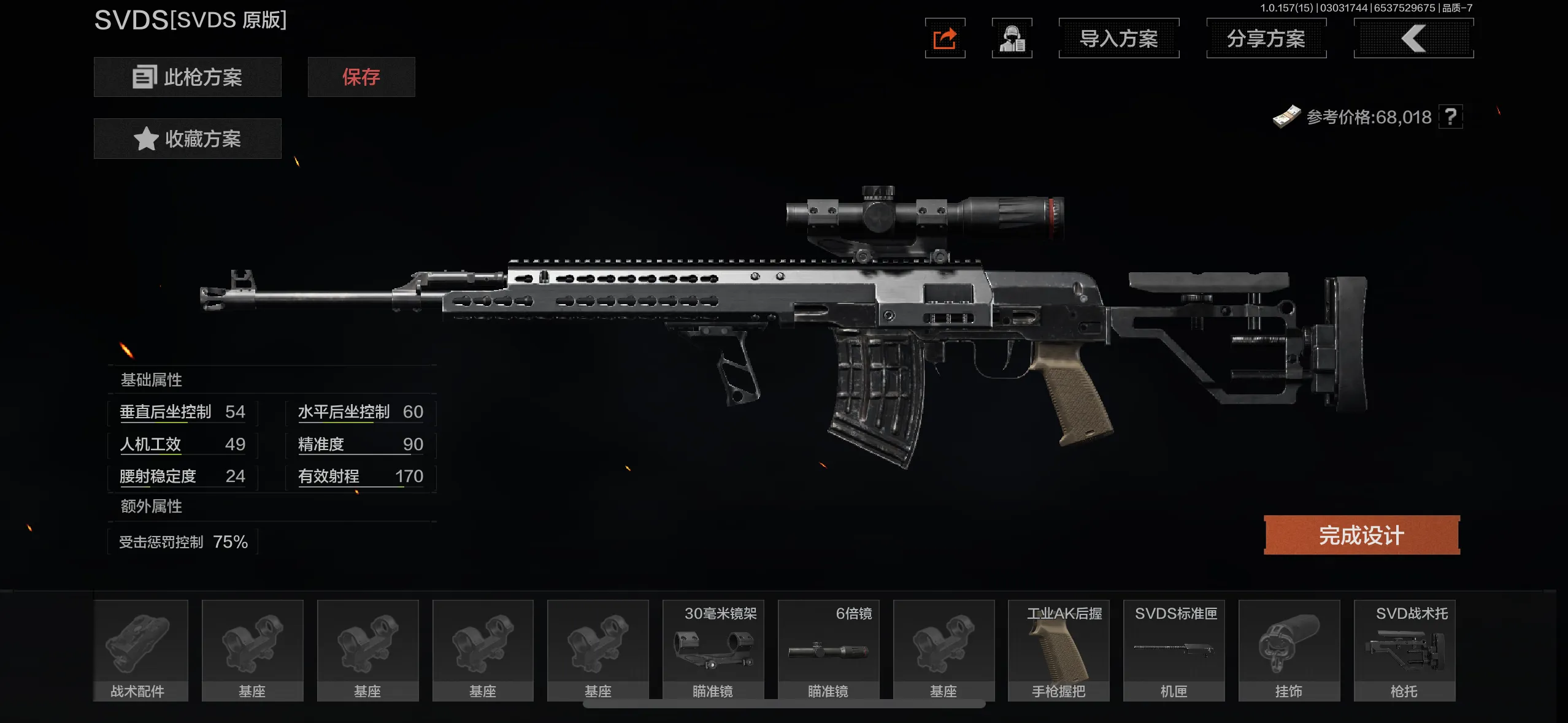The image size is (1568, 723).
Task: Open this gun's schemes list (此枪方案)
Action: coord(187,77)
